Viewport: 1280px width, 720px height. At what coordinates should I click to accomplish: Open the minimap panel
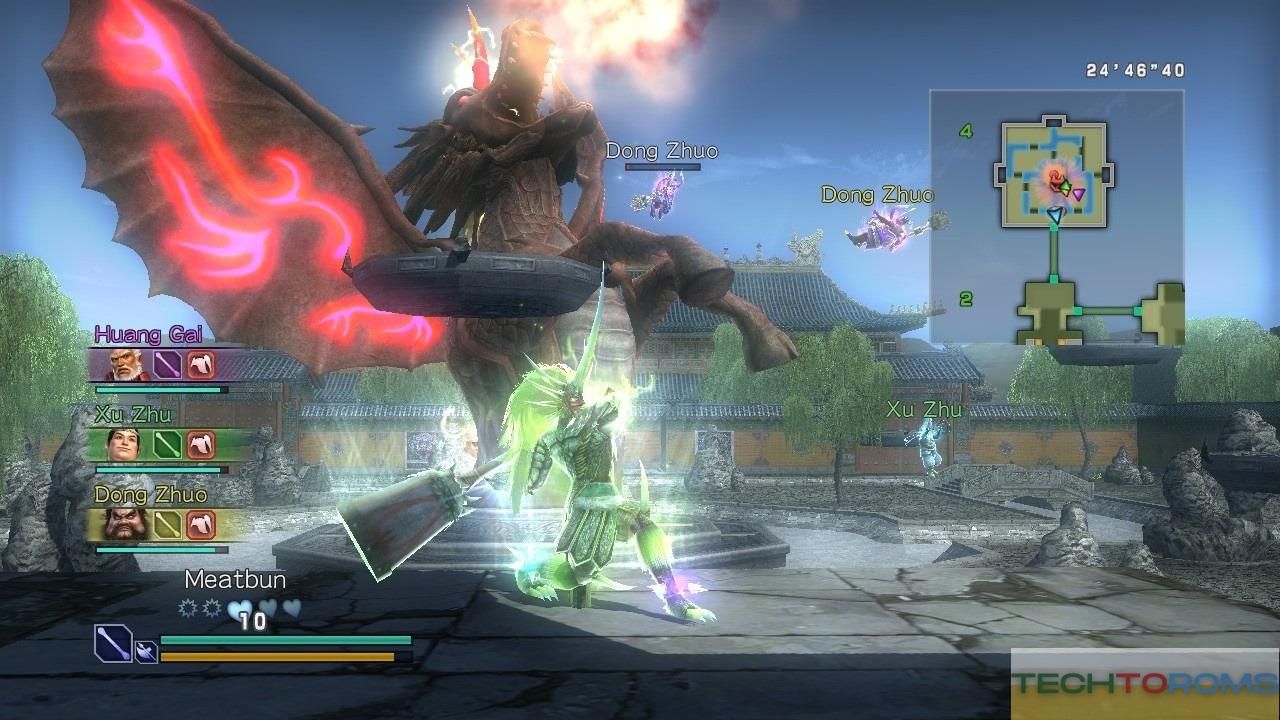[x=1057, y=216]
